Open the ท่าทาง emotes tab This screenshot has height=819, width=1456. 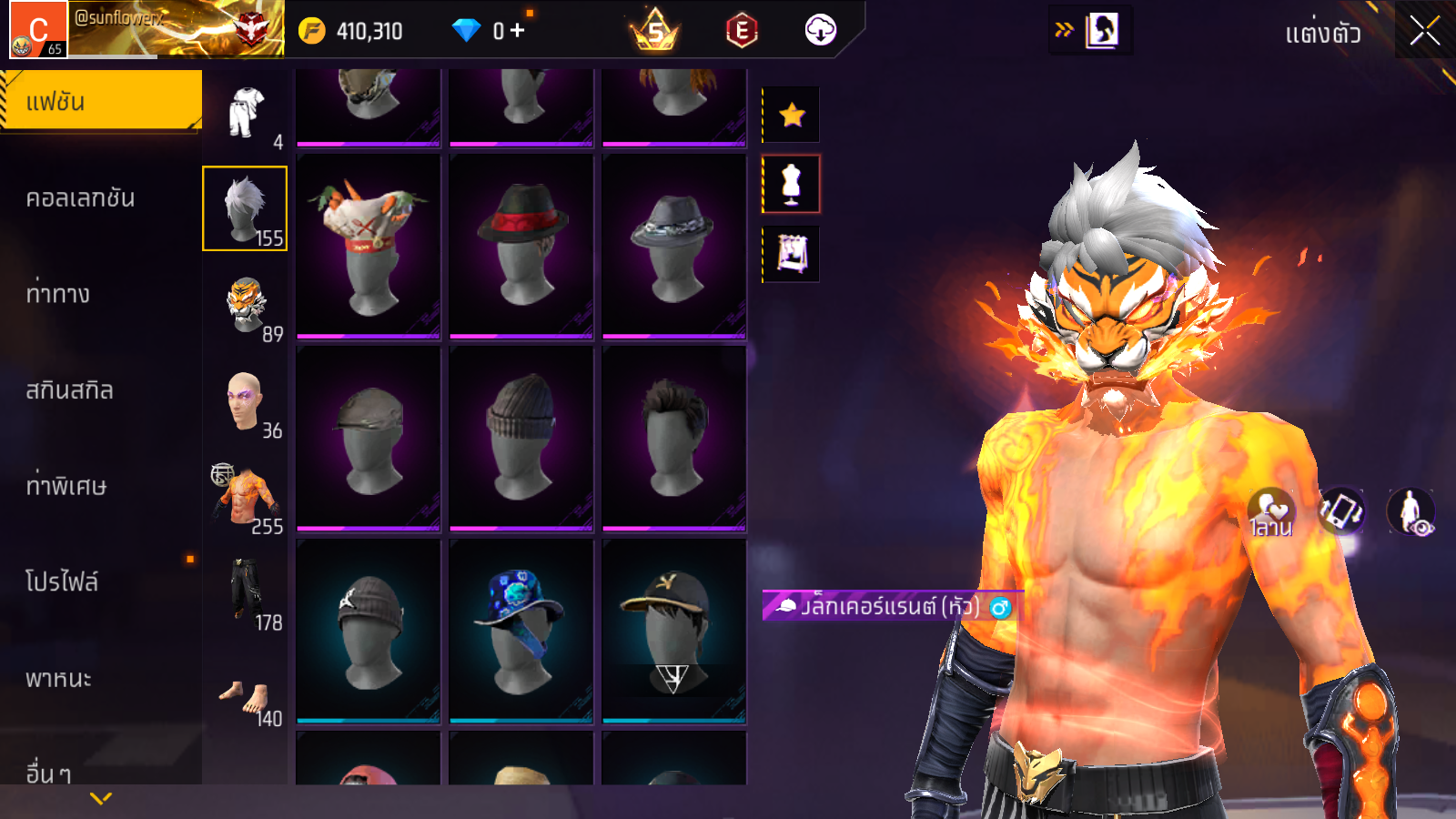click(x=58, y=294)
